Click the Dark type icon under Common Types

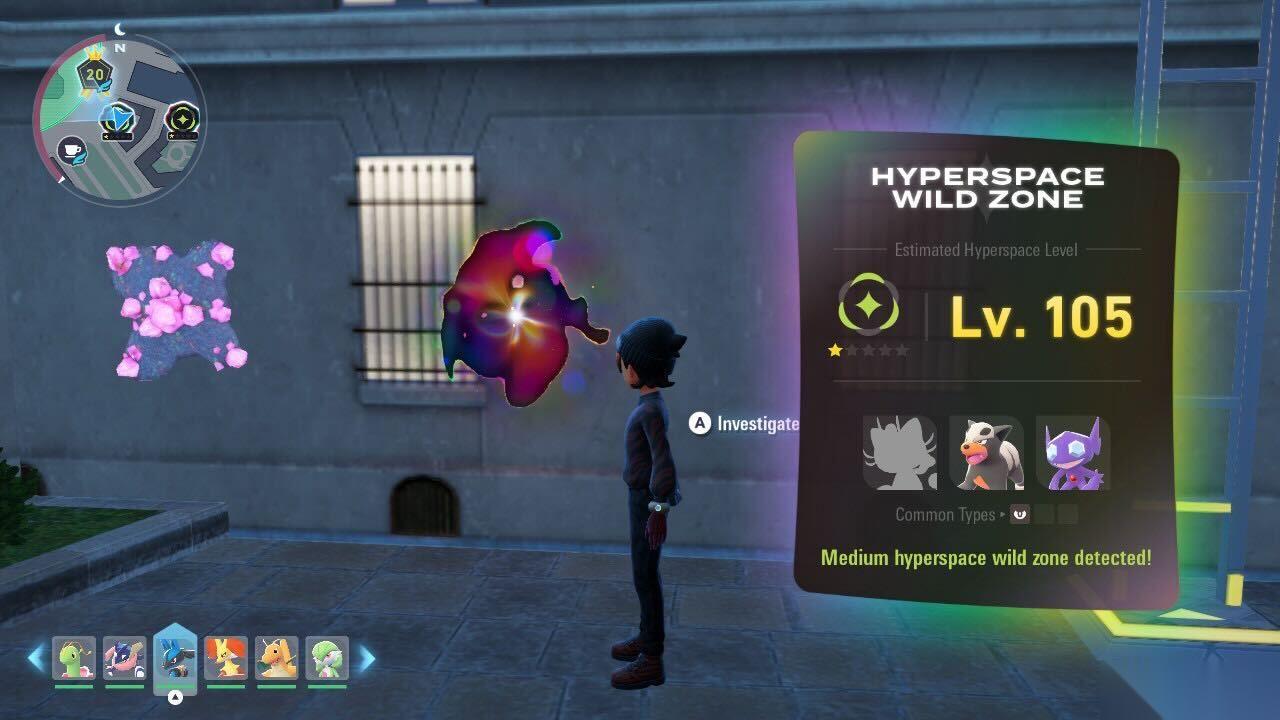point(1020,515)
